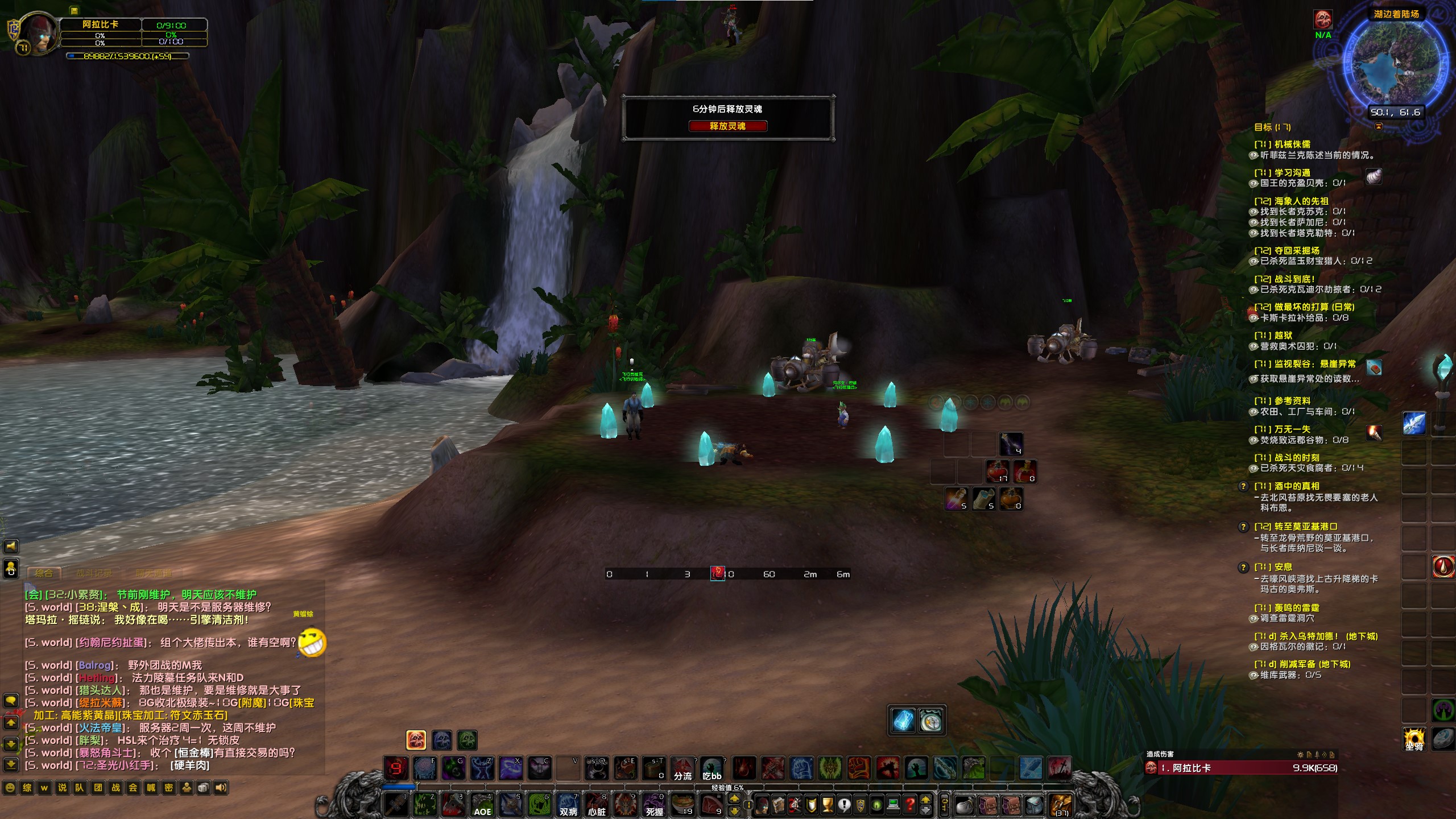This screenshot has width=1456, height=819.
Task: Click the red 释放灵魂 release spirit button
Action: 727,126
